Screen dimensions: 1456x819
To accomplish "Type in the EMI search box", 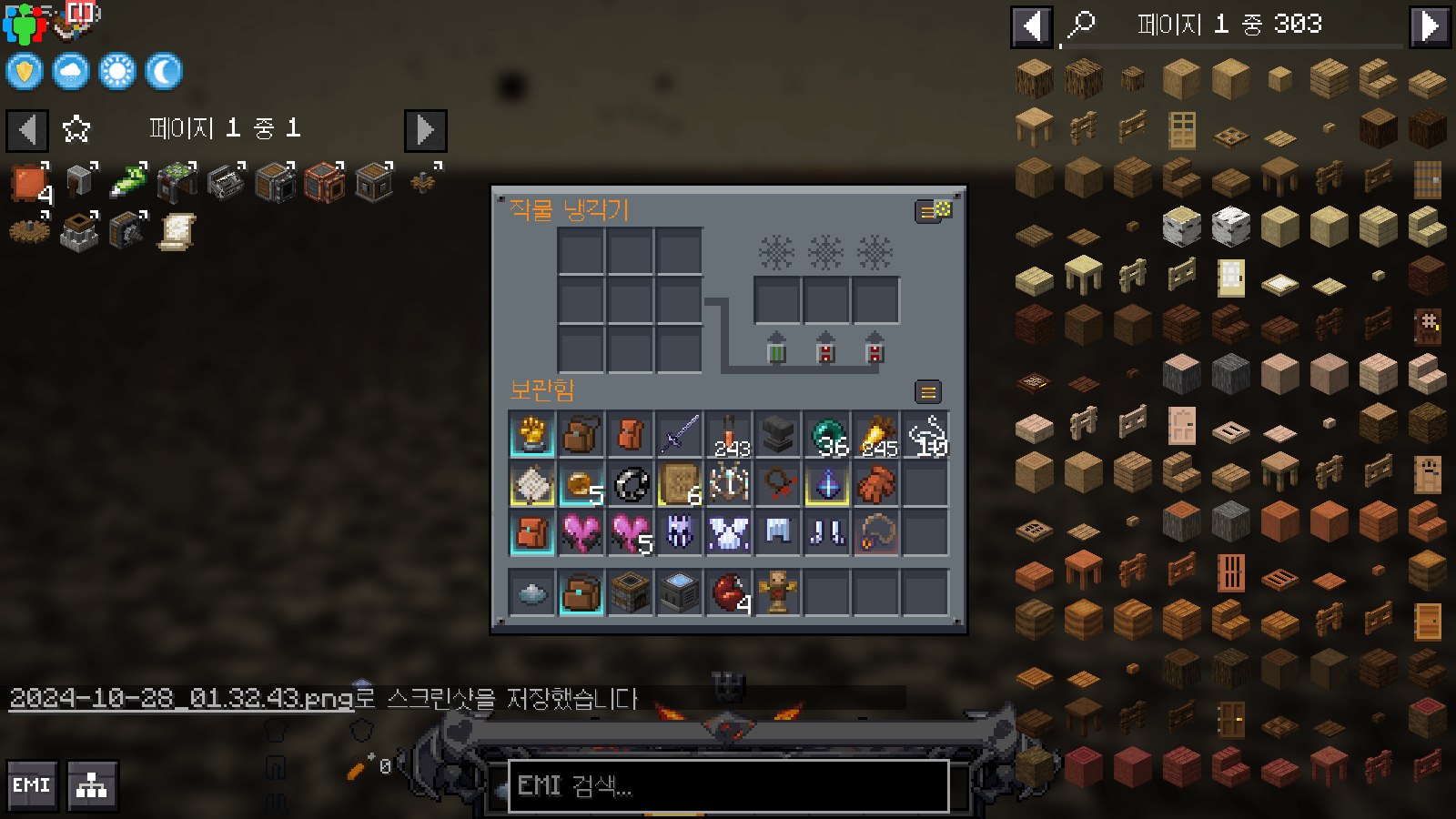I will [728, 785].
